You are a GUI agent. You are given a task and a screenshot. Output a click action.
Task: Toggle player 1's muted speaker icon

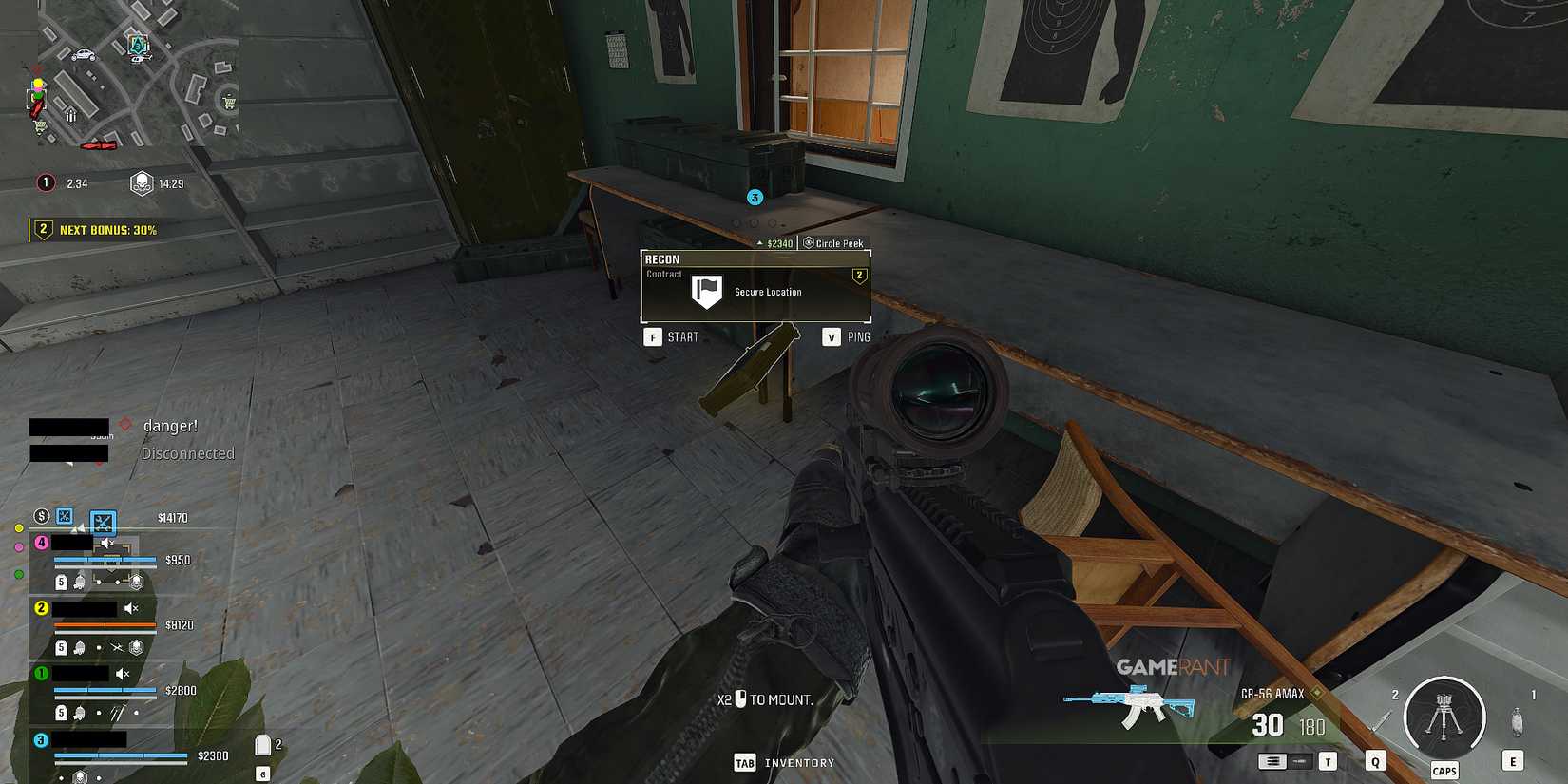pyautogui.click(x=121, y=674)
